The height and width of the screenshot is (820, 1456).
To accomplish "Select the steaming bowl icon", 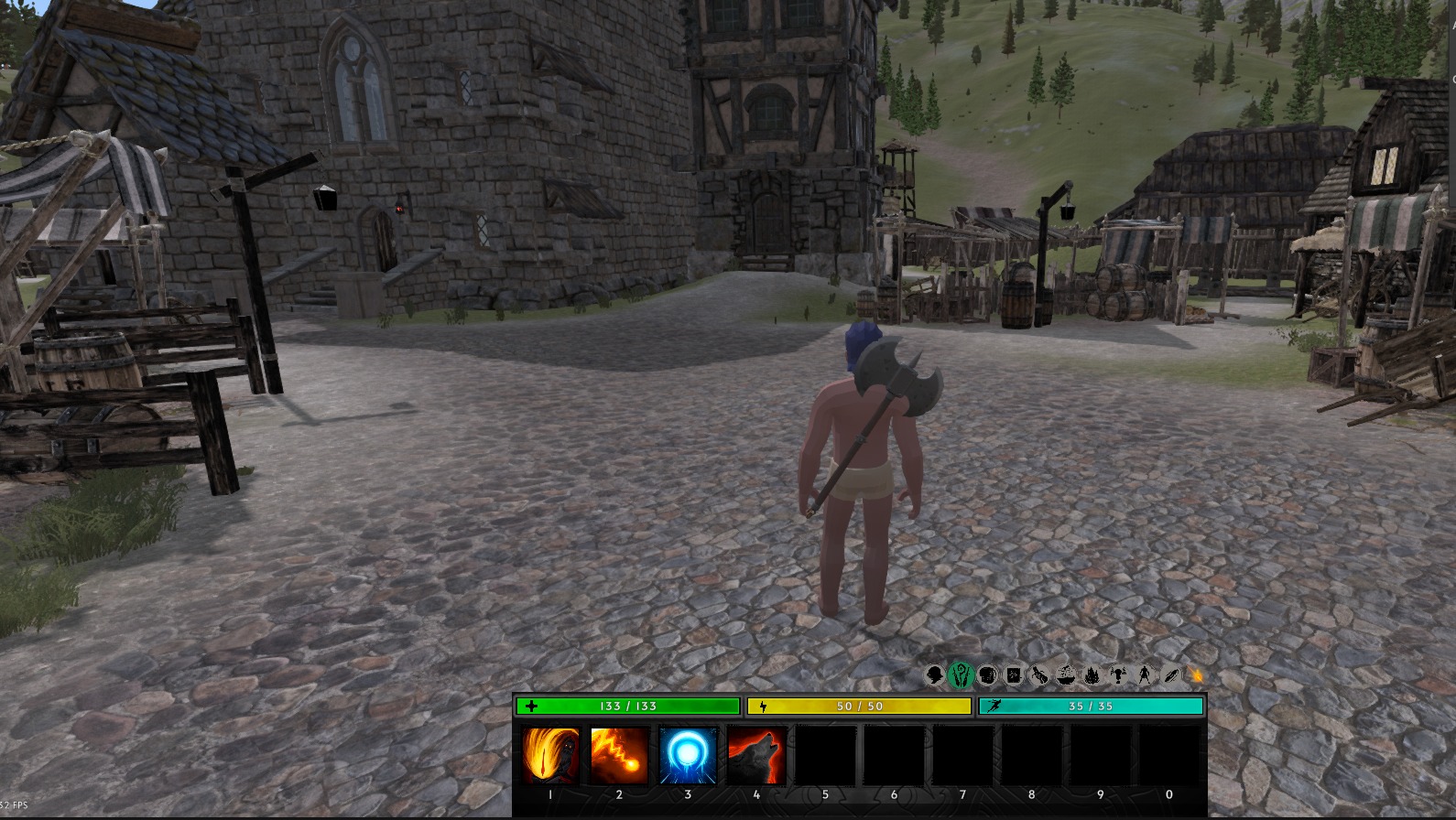I will tap(1066, 675).
